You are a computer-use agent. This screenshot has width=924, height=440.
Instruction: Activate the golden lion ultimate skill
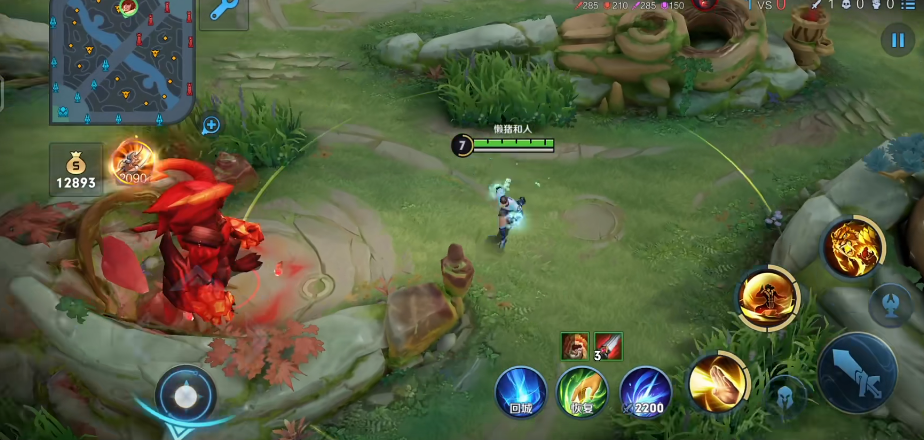tap(853, 247)
